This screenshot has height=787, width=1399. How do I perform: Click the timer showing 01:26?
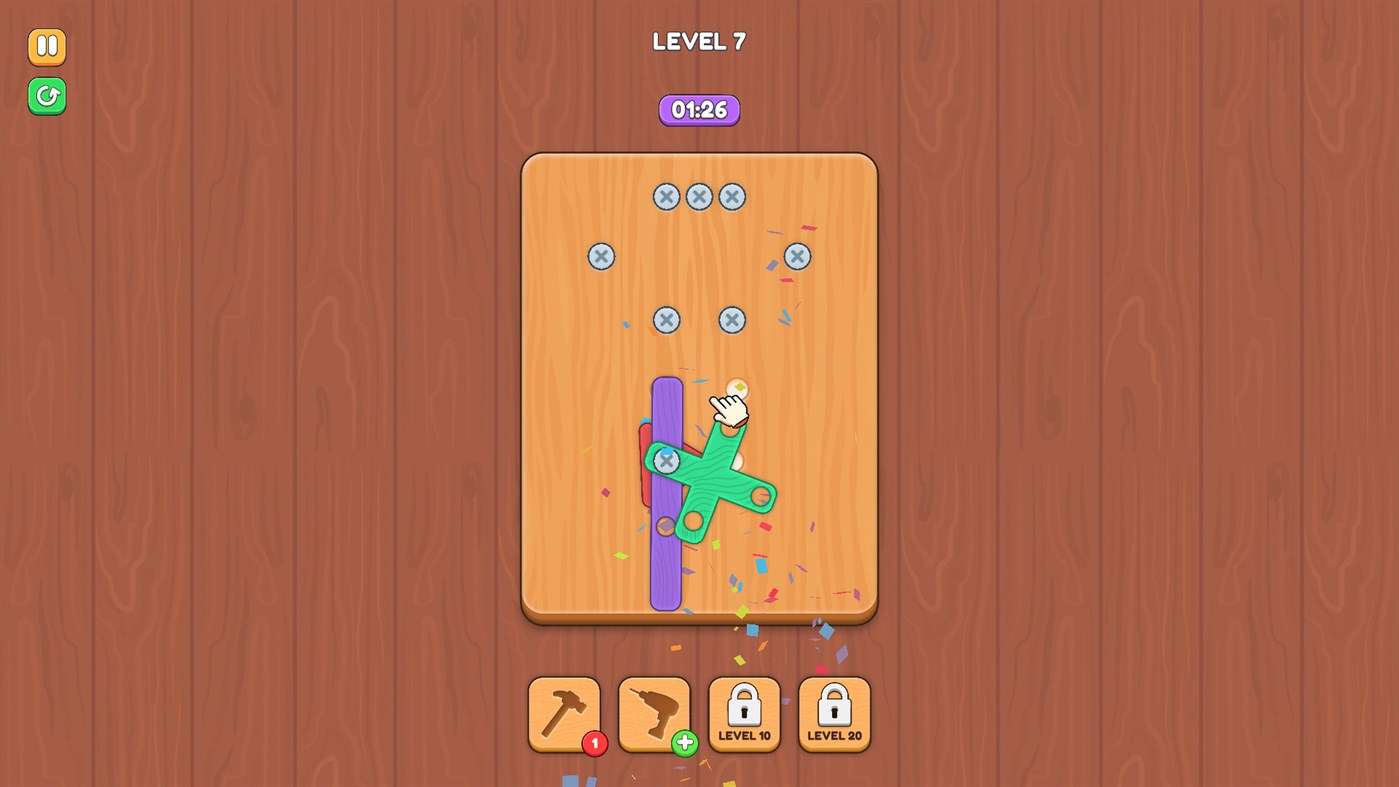[x=698, y=110]
